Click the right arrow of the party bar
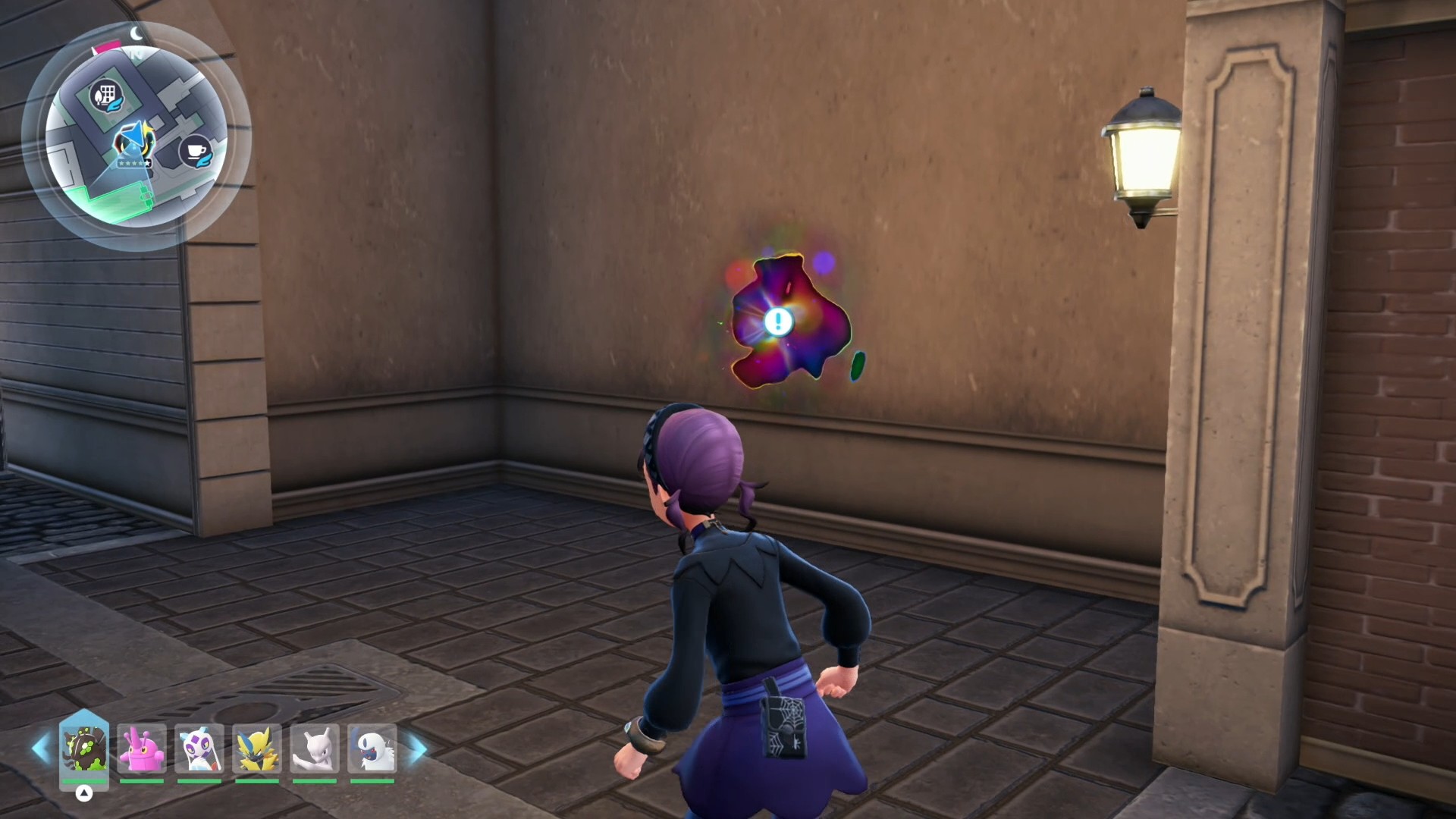This screenshot has width=1456, height=819. click(x=417, y=748)
